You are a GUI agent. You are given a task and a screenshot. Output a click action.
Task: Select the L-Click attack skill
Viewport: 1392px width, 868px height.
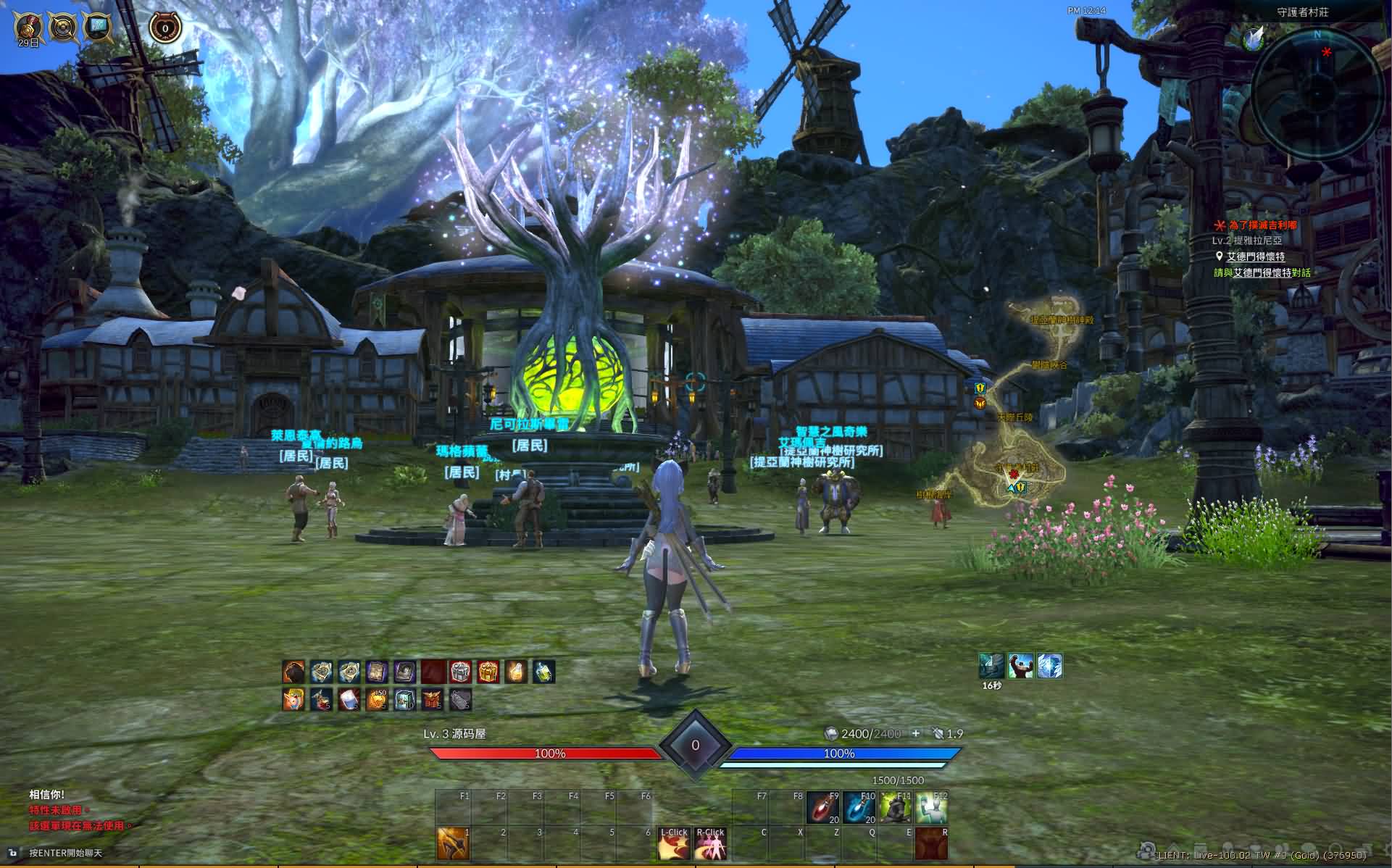point(673,843)
